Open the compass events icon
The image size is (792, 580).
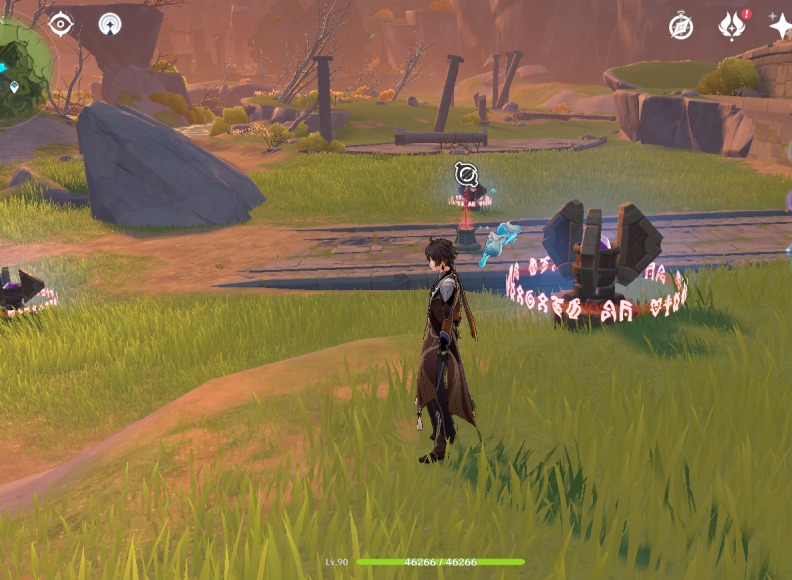click(x=681, y=27)
